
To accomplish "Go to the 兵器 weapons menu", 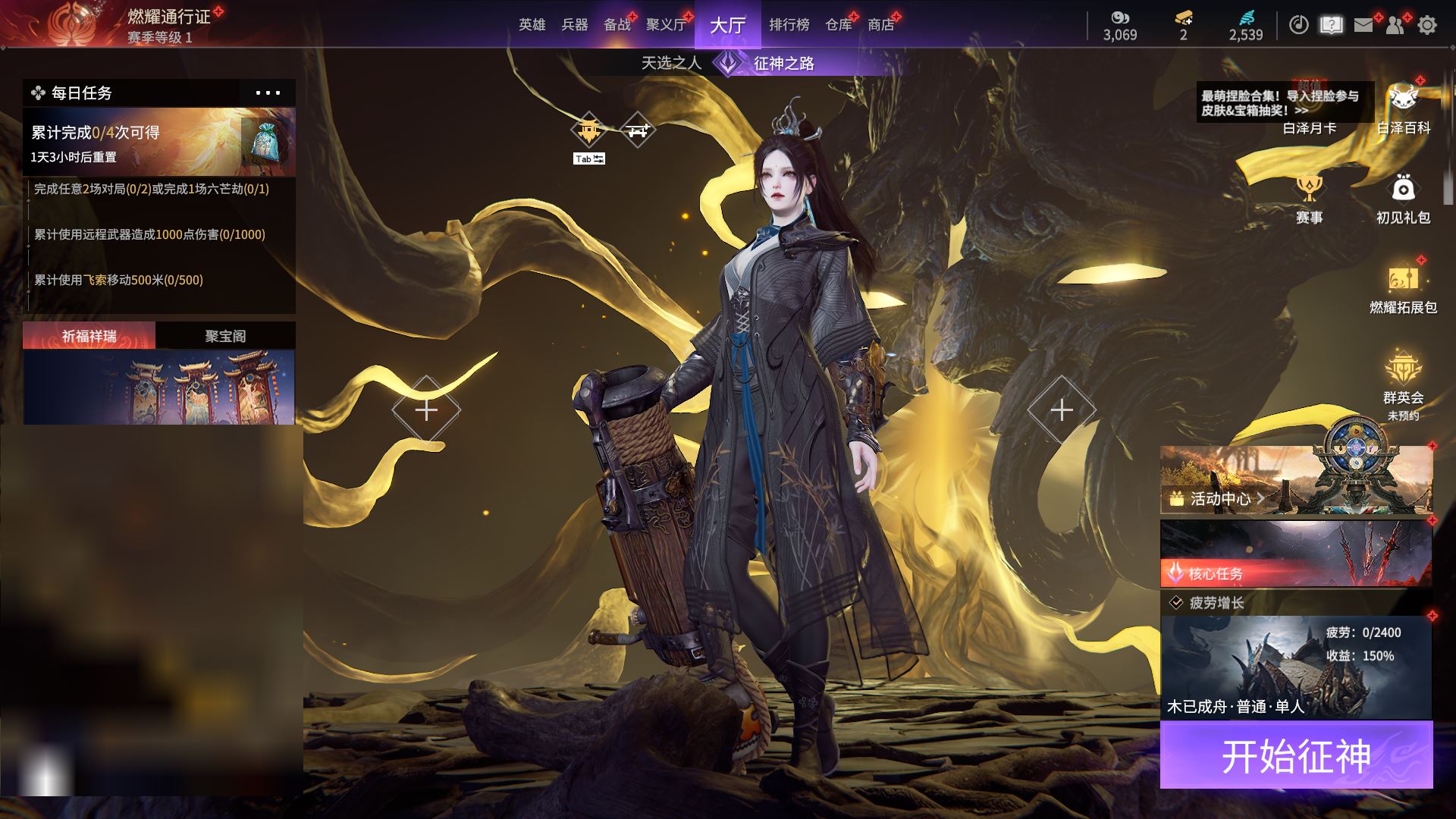I will [x=574, y=25].
